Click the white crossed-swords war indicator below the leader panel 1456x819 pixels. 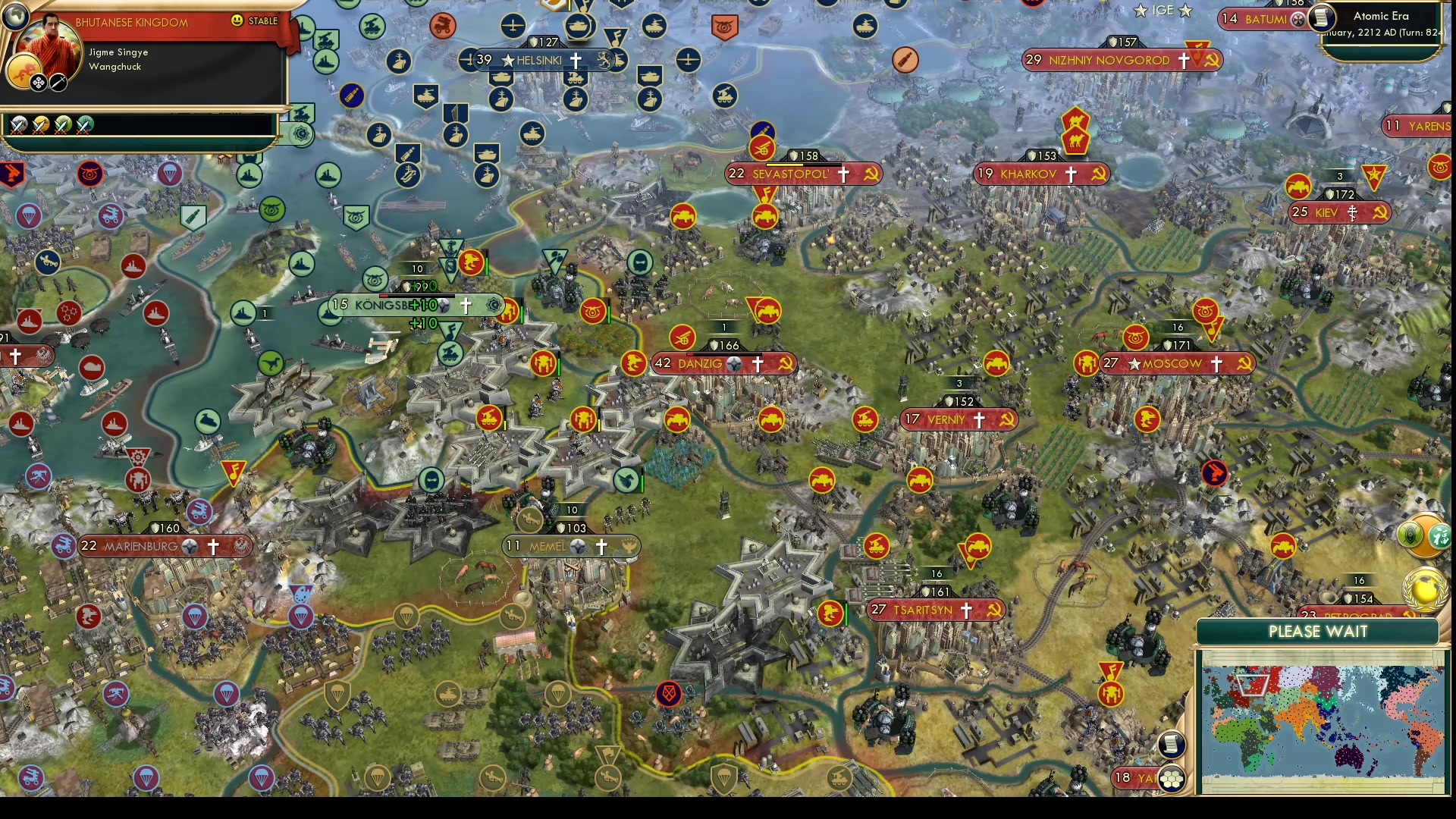pyautogui.click(x=17, y=125)
